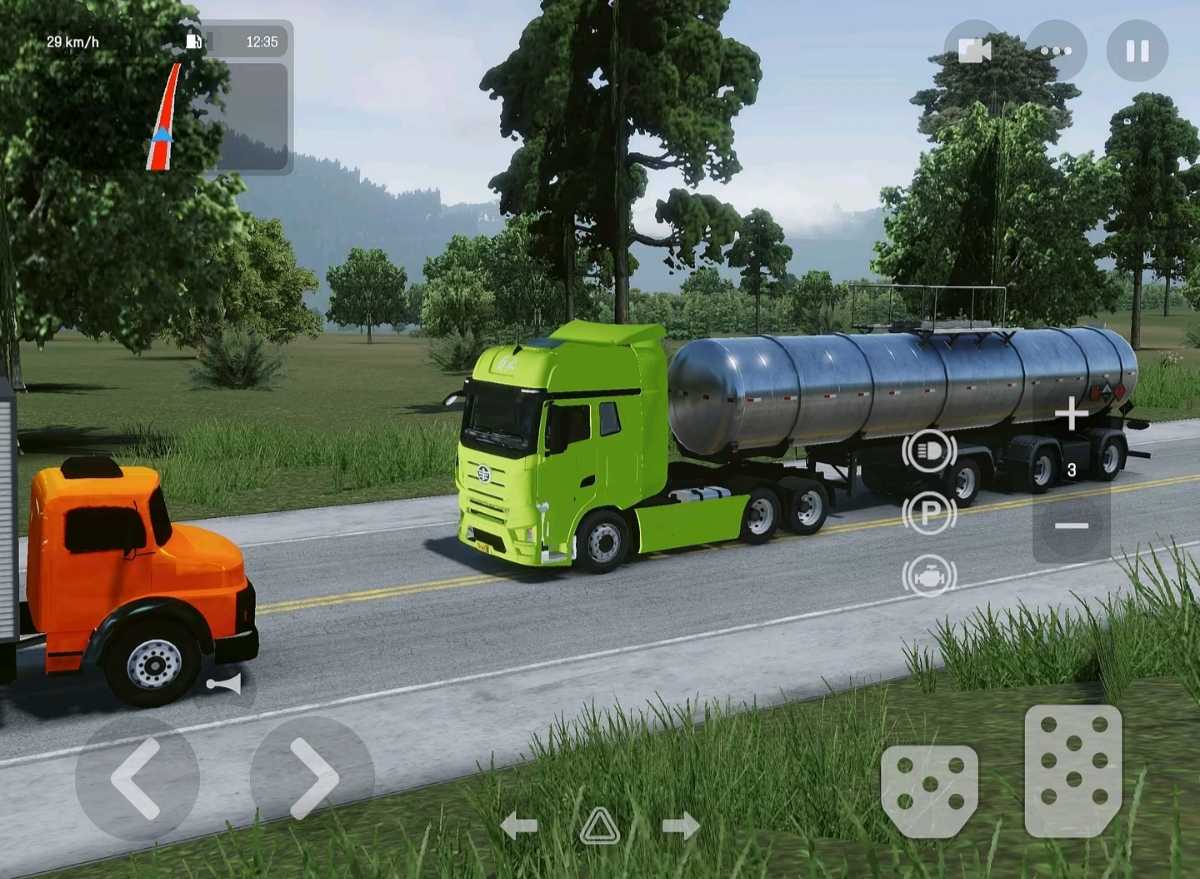This screenshot has height=879, width=1200.
Task: Tap the accelerator pedal
Action: coord(1073,770)
